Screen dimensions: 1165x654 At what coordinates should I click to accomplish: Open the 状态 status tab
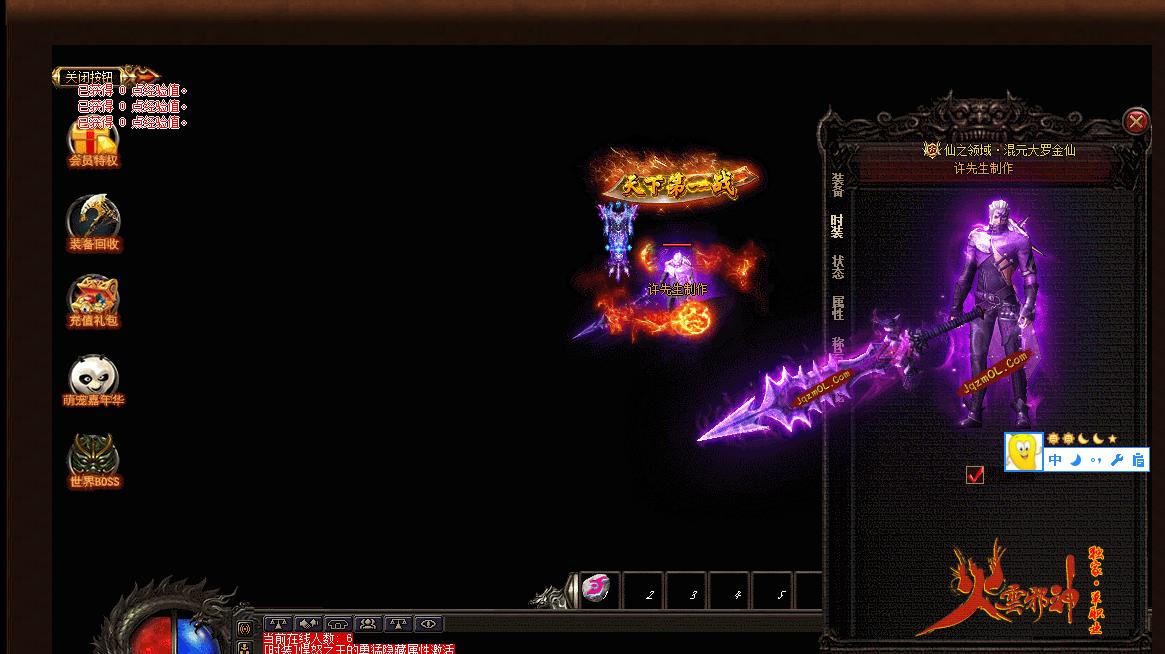click(x=838, y=267)
